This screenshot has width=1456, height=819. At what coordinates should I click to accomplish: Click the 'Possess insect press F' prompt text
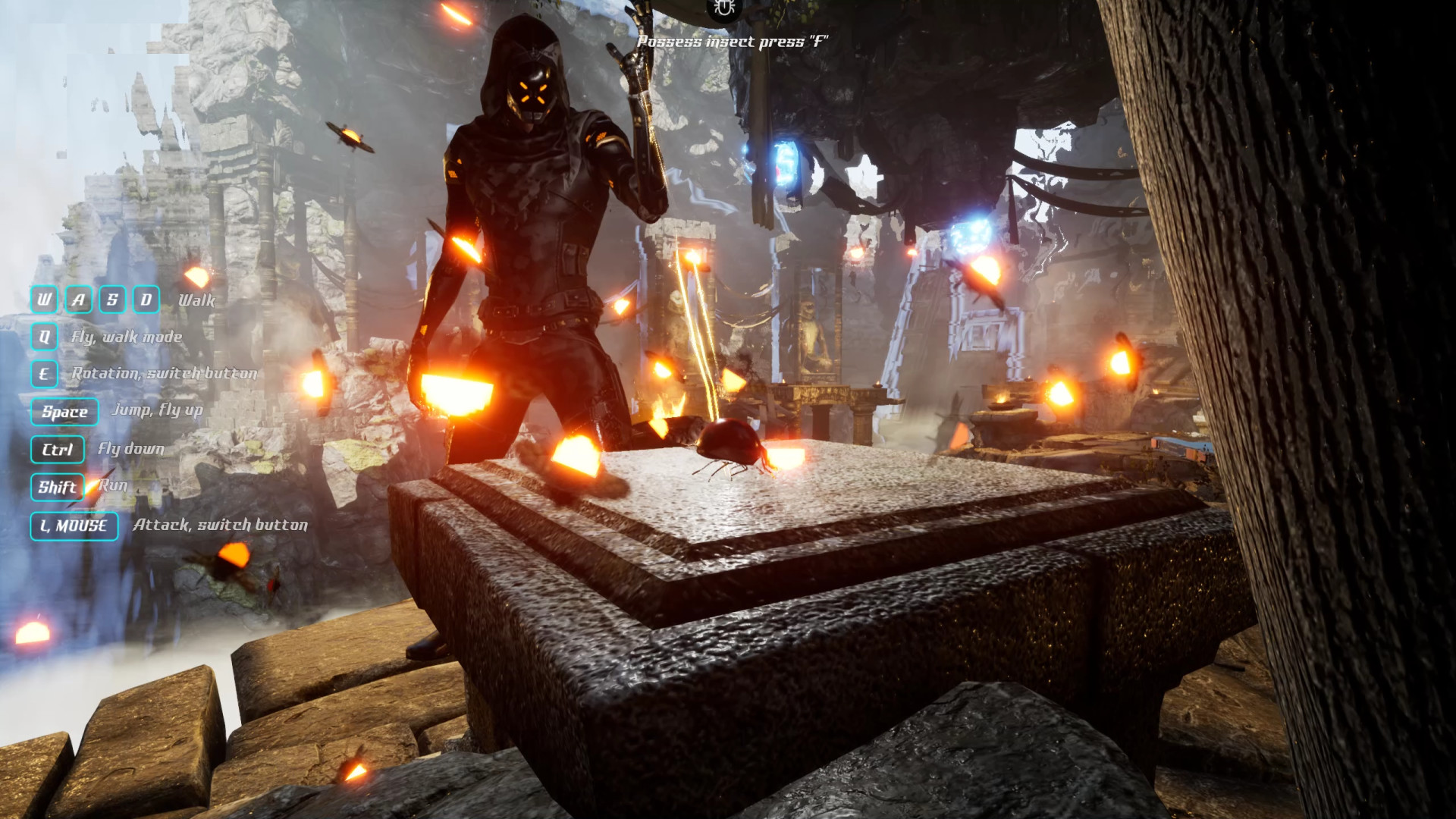pyautogui.click(x=733, y=42)
